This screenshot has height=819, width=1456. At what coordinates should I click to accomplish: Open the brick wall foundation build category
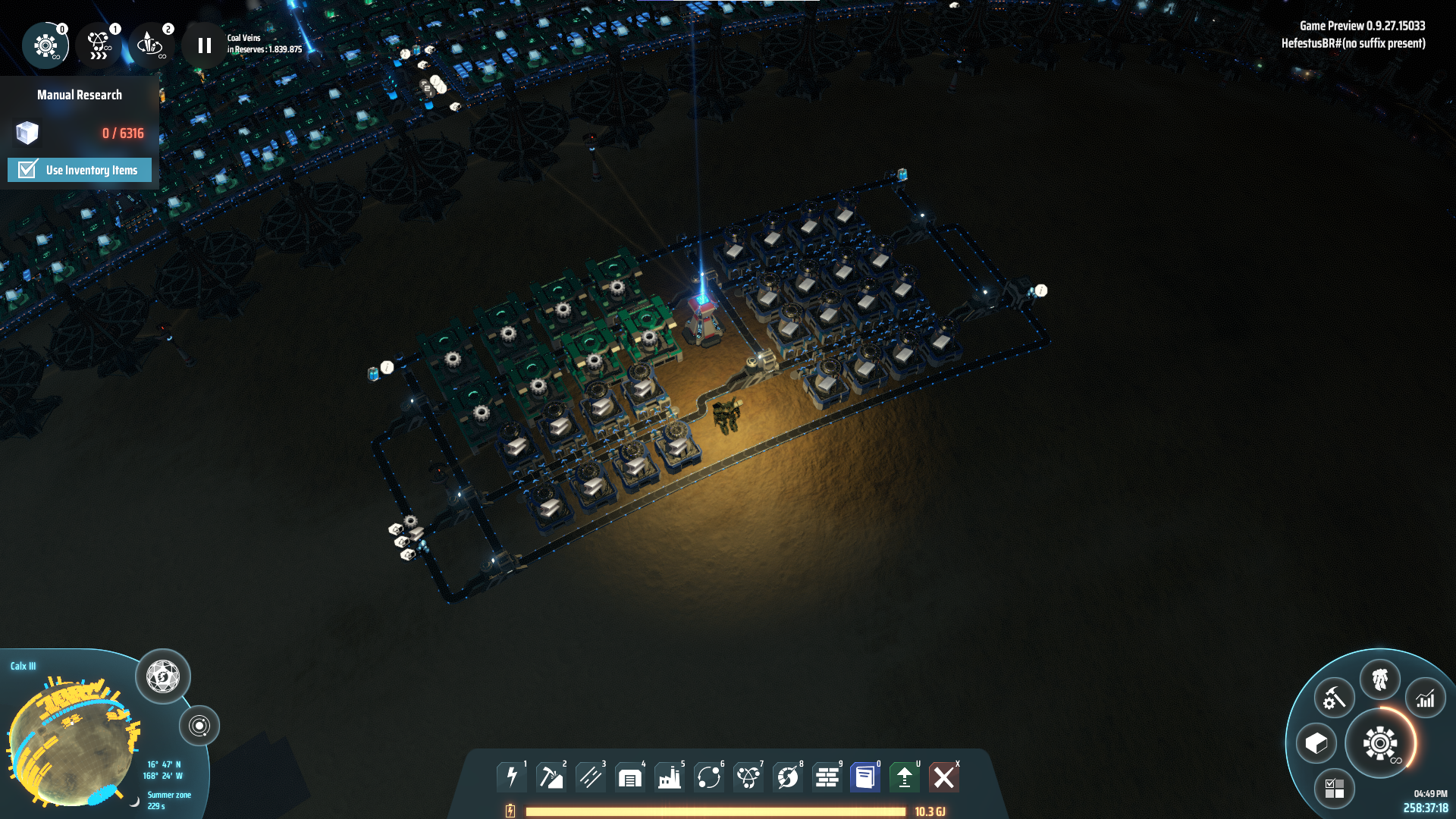[827, 777]
